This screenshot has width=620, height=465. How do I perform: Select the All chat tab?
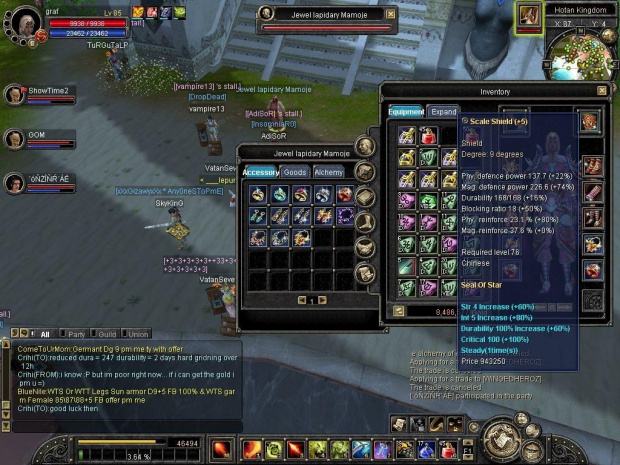coord(44,334)
